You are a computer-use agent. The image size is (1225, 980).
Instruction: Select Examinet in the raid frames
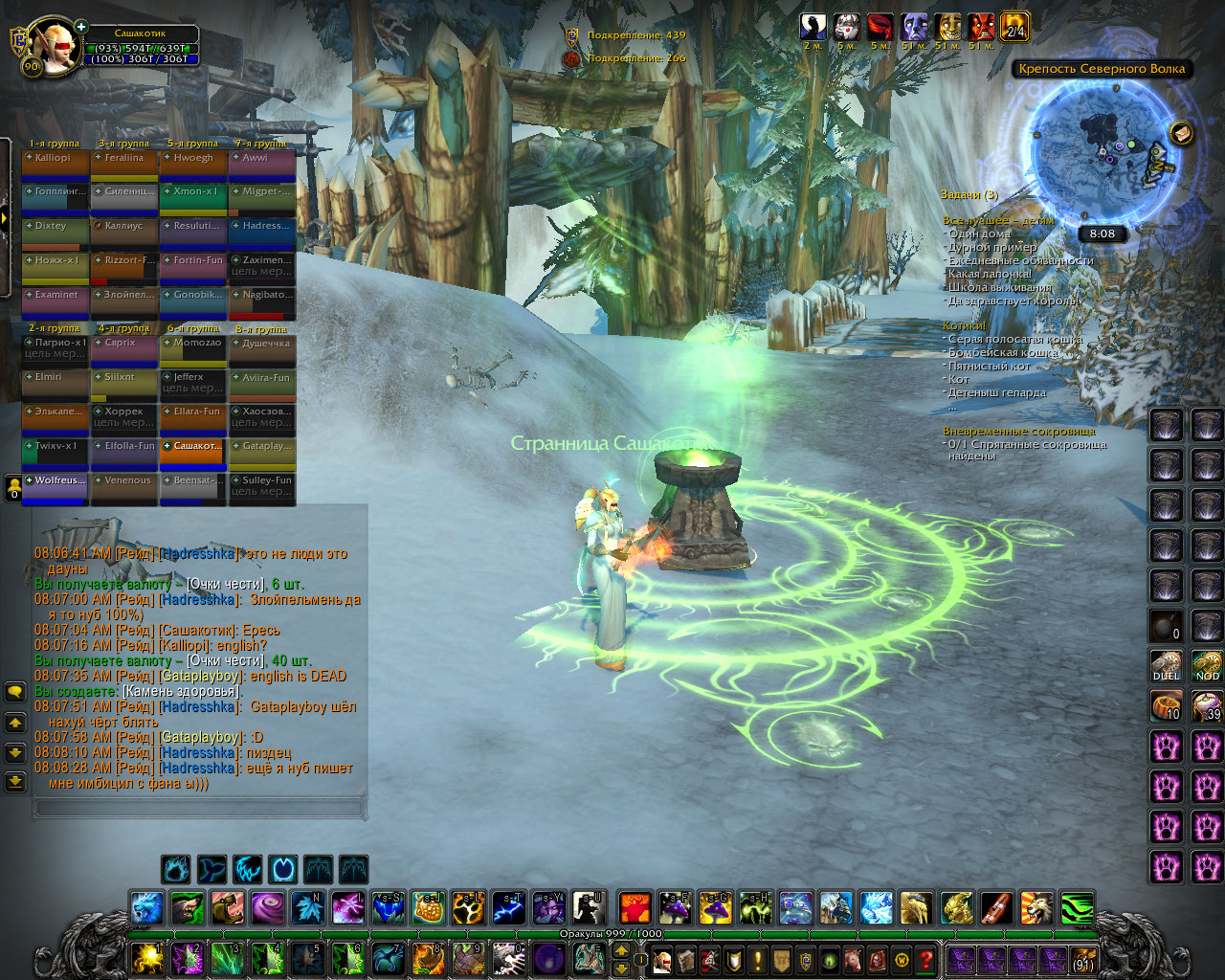(56, 301)
